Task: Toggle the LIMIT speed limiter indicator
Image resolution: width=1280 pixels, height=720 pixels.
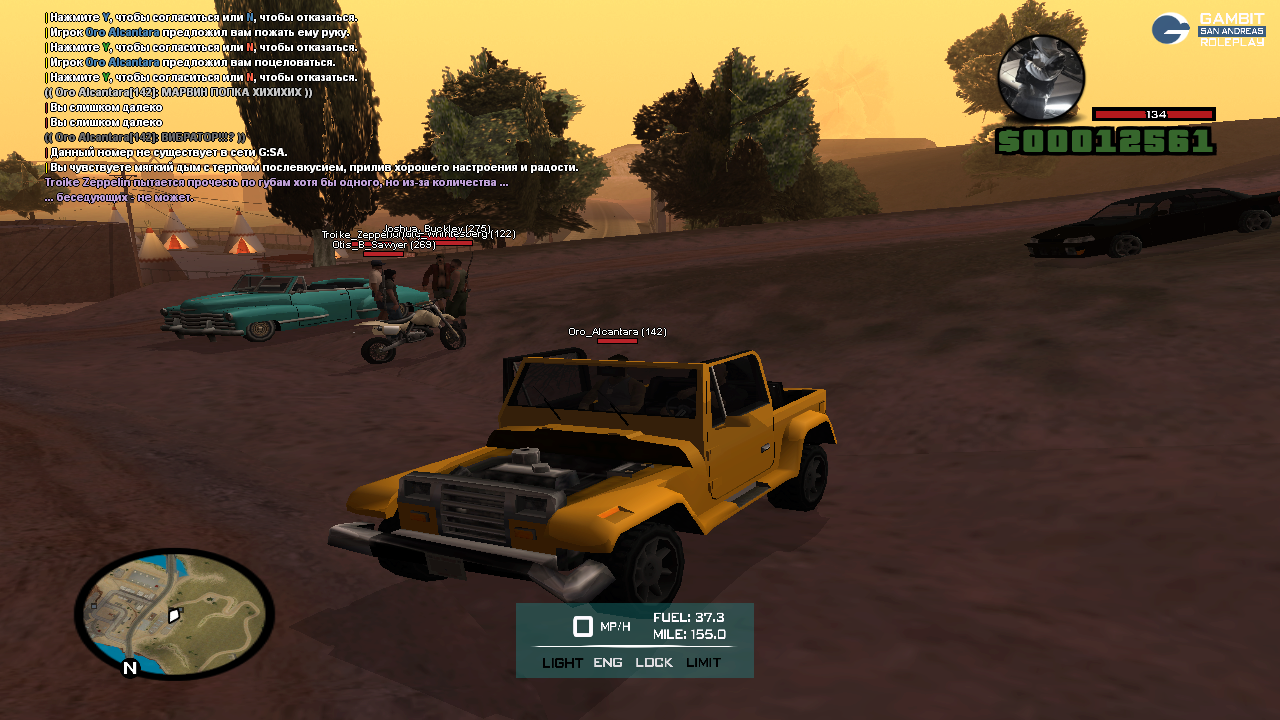Action: [703, 662]
